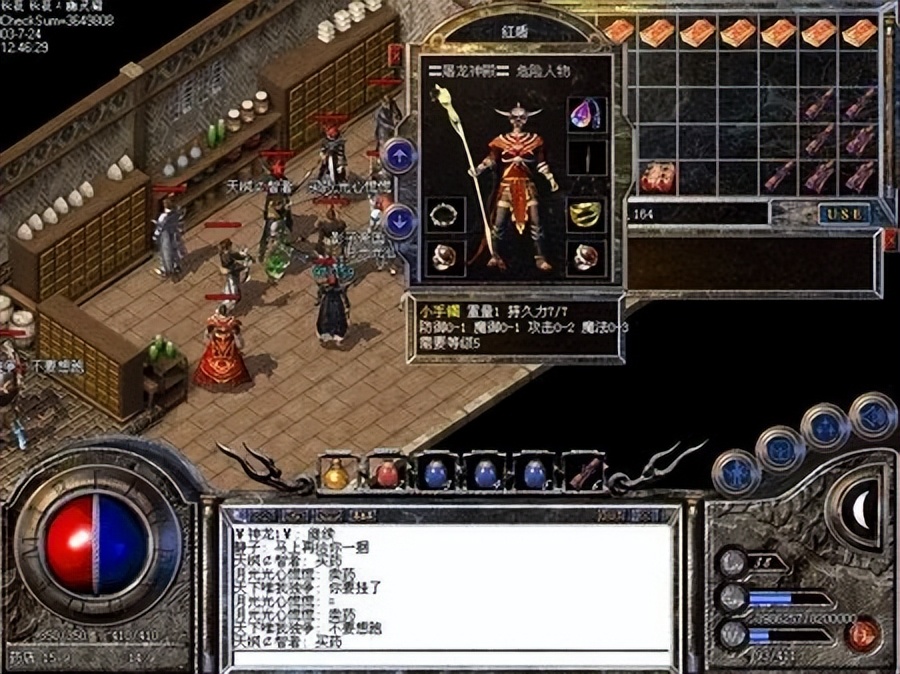Toggle sound with the speaker round button
This screenshot has width=900, height=674.
point(873,412)
